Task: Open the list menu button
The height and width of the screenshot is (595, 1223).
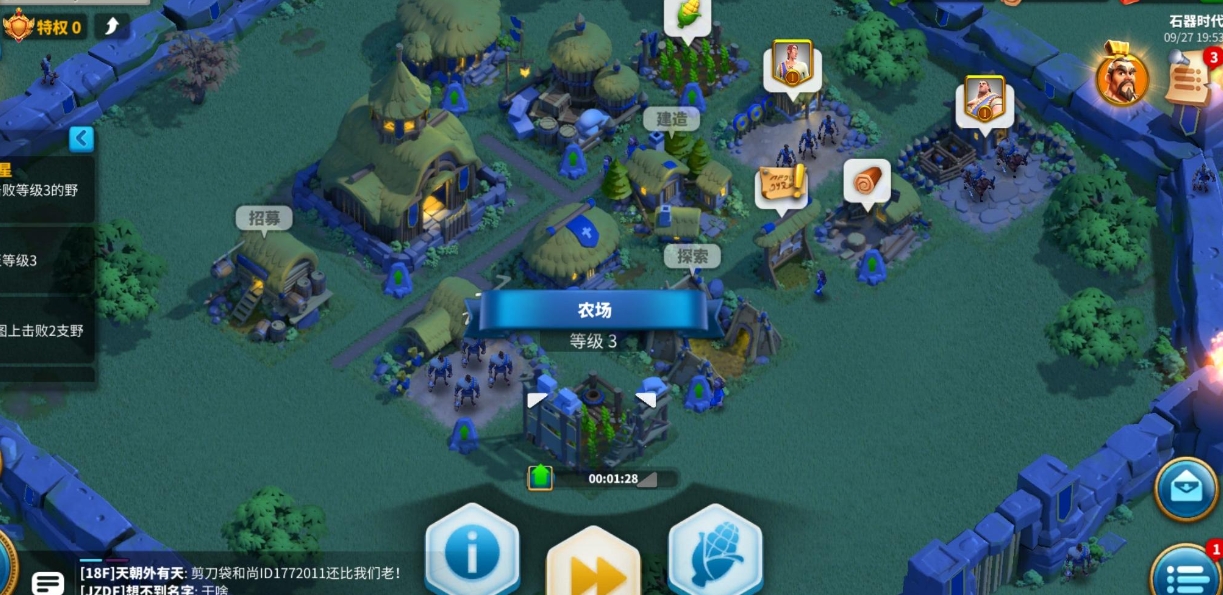Action: (x=1186, y=574)
